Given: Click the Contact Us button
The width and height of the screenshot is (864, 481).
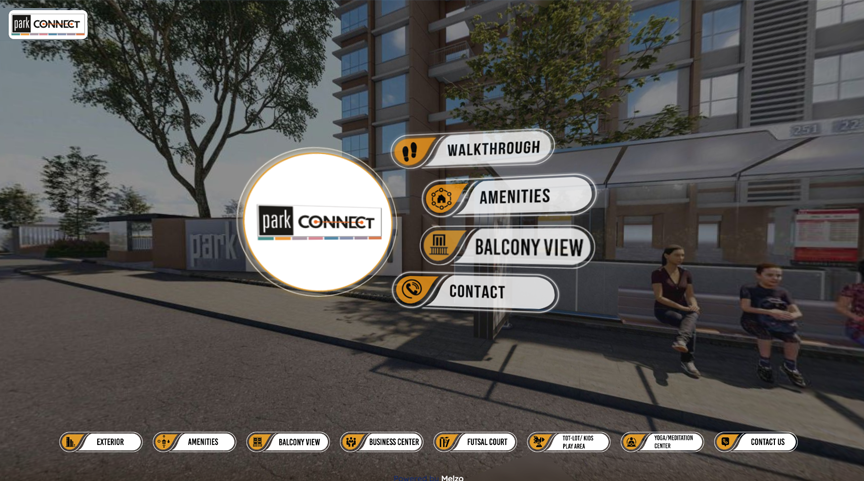Looking at the screenshot, I should [756, 442].
